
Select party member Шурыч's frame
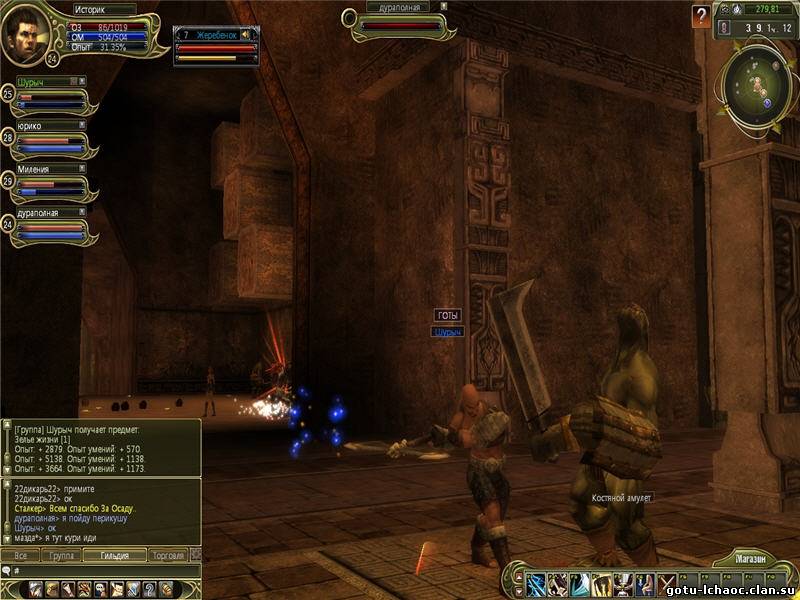52,96
